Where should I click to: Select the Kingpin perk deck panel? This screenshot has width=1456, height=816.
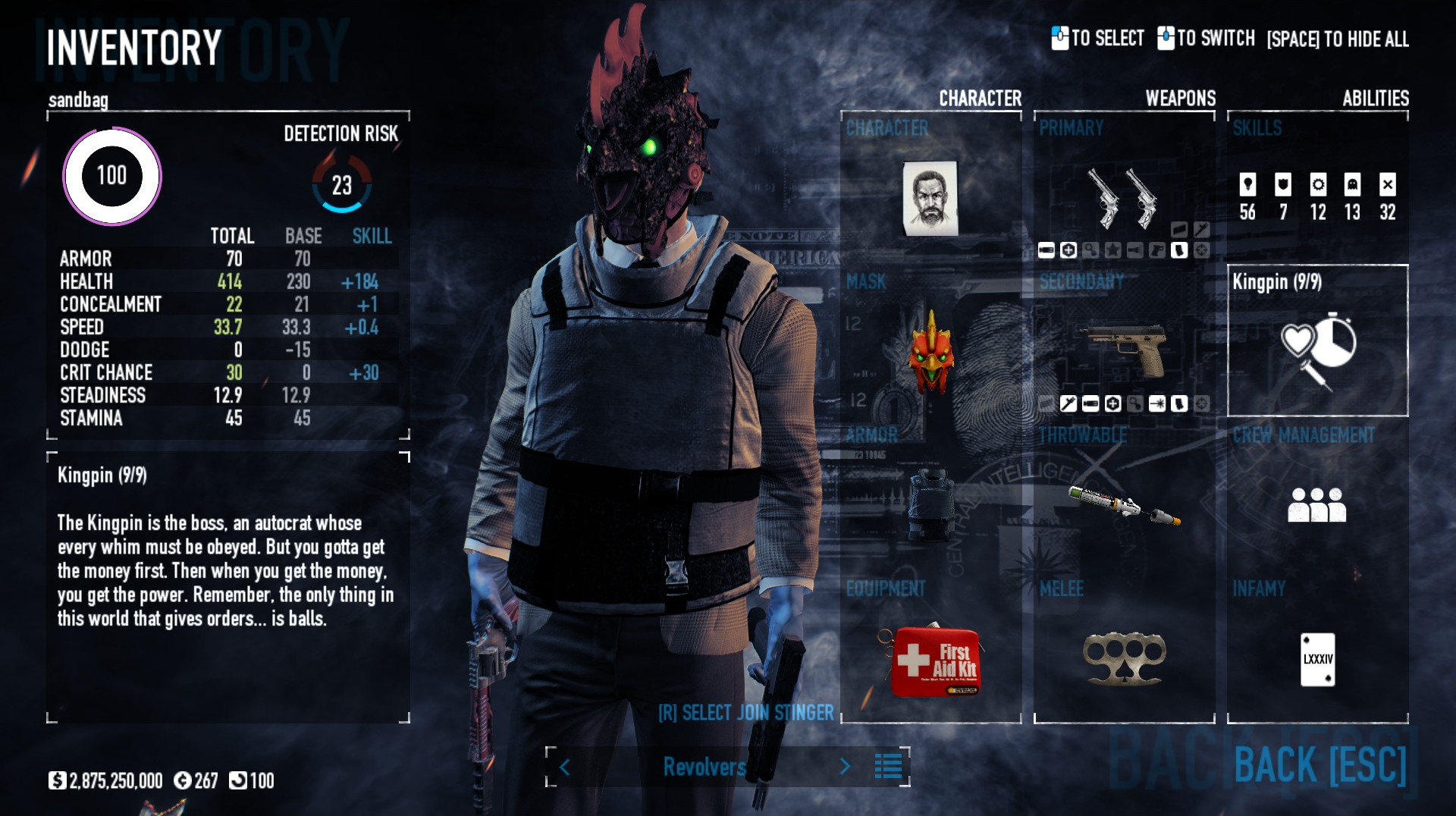point(1317,341)
